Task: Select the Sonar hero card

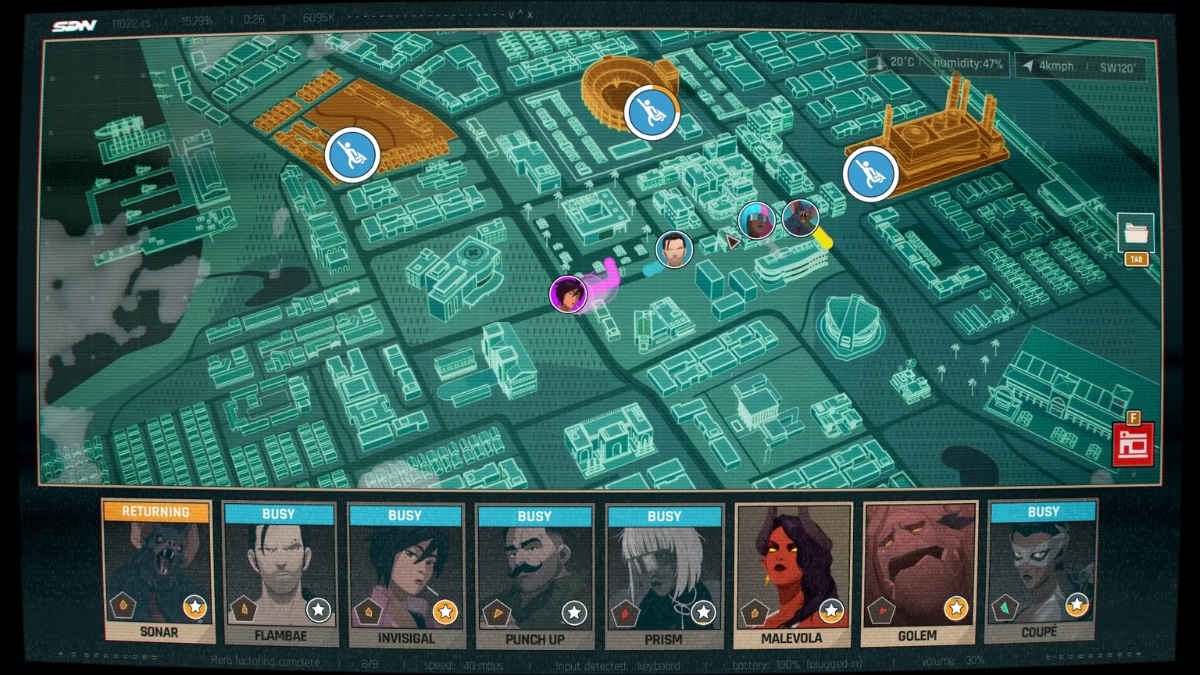Action: tap(158, 572)
